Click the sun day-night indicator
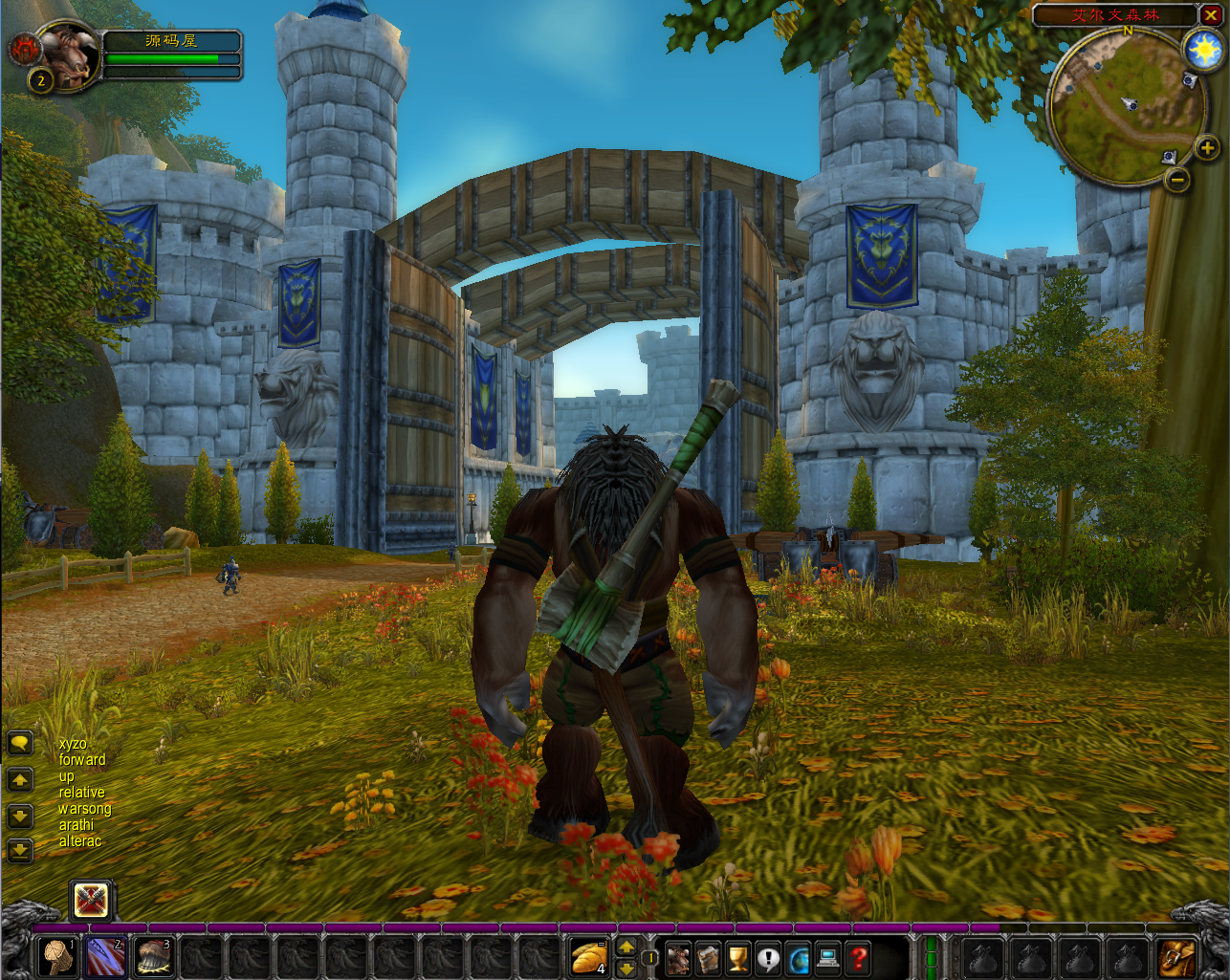The height and width of the screenshot is (980, 1230). (1200, 50)
